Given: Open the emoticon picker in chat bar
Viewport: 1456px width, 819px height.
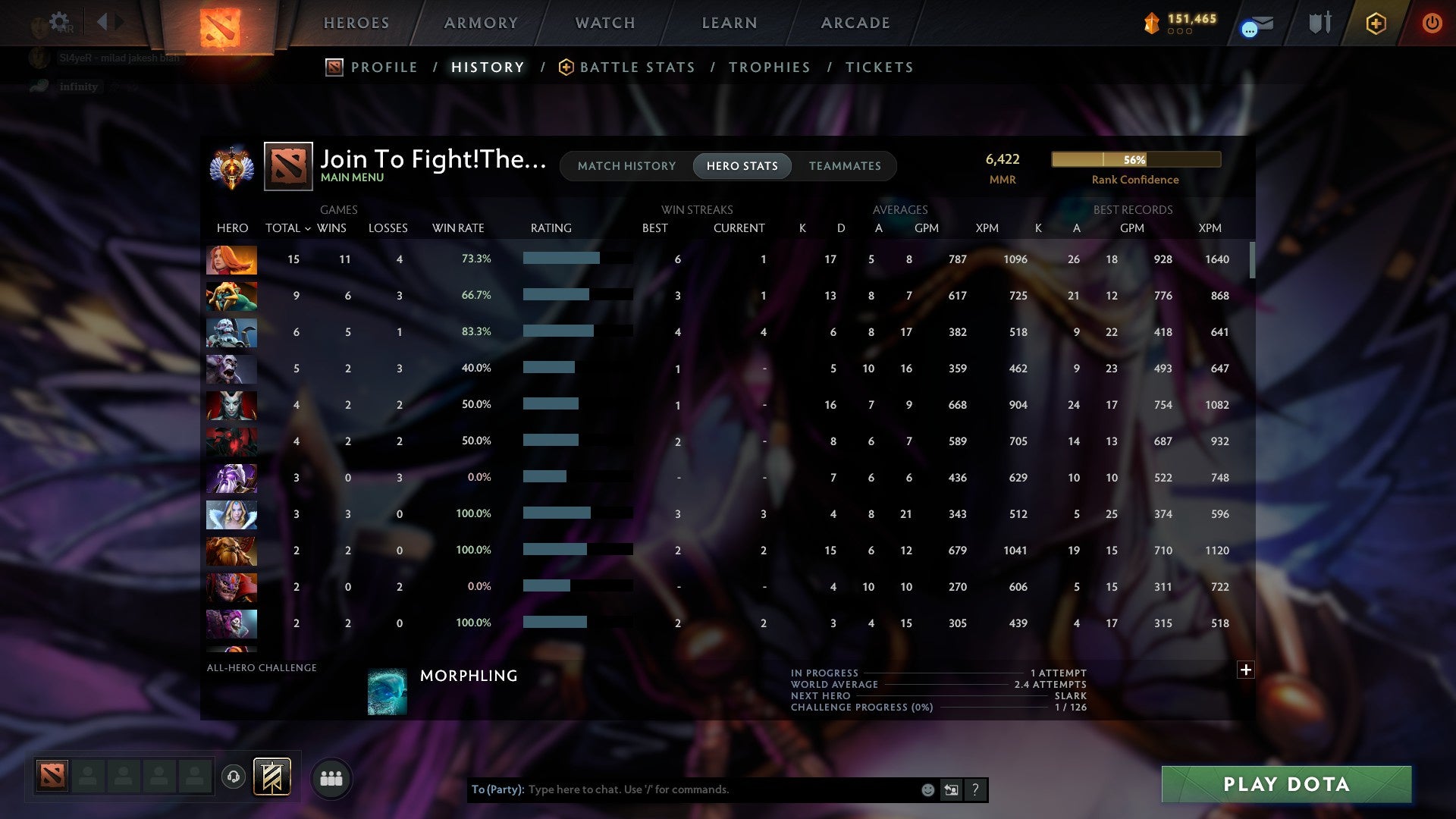Looking at the screenshot, I should coord(927,789).
